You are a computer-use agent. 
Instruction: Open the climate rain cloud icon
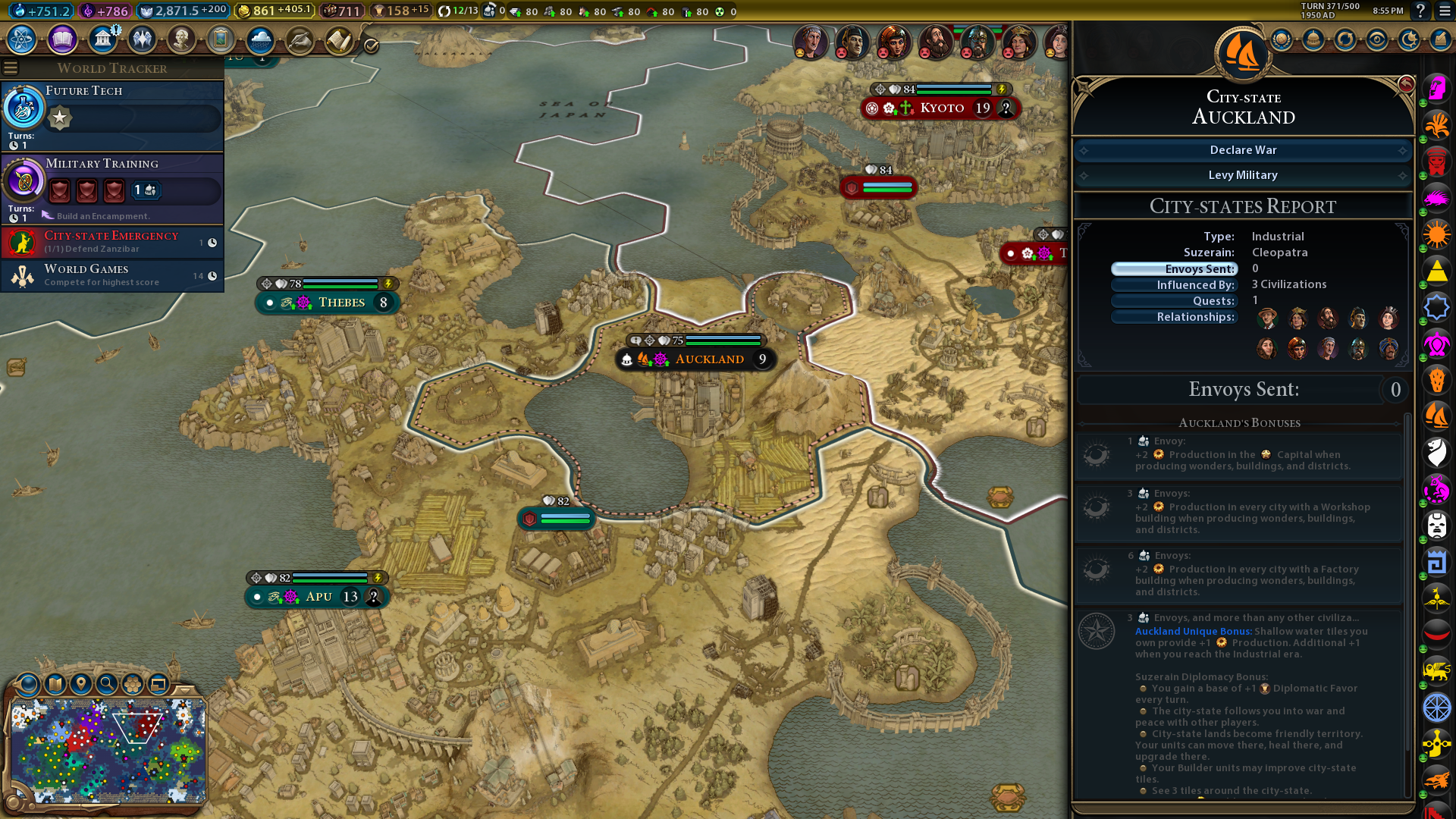[x=260, y=39]
